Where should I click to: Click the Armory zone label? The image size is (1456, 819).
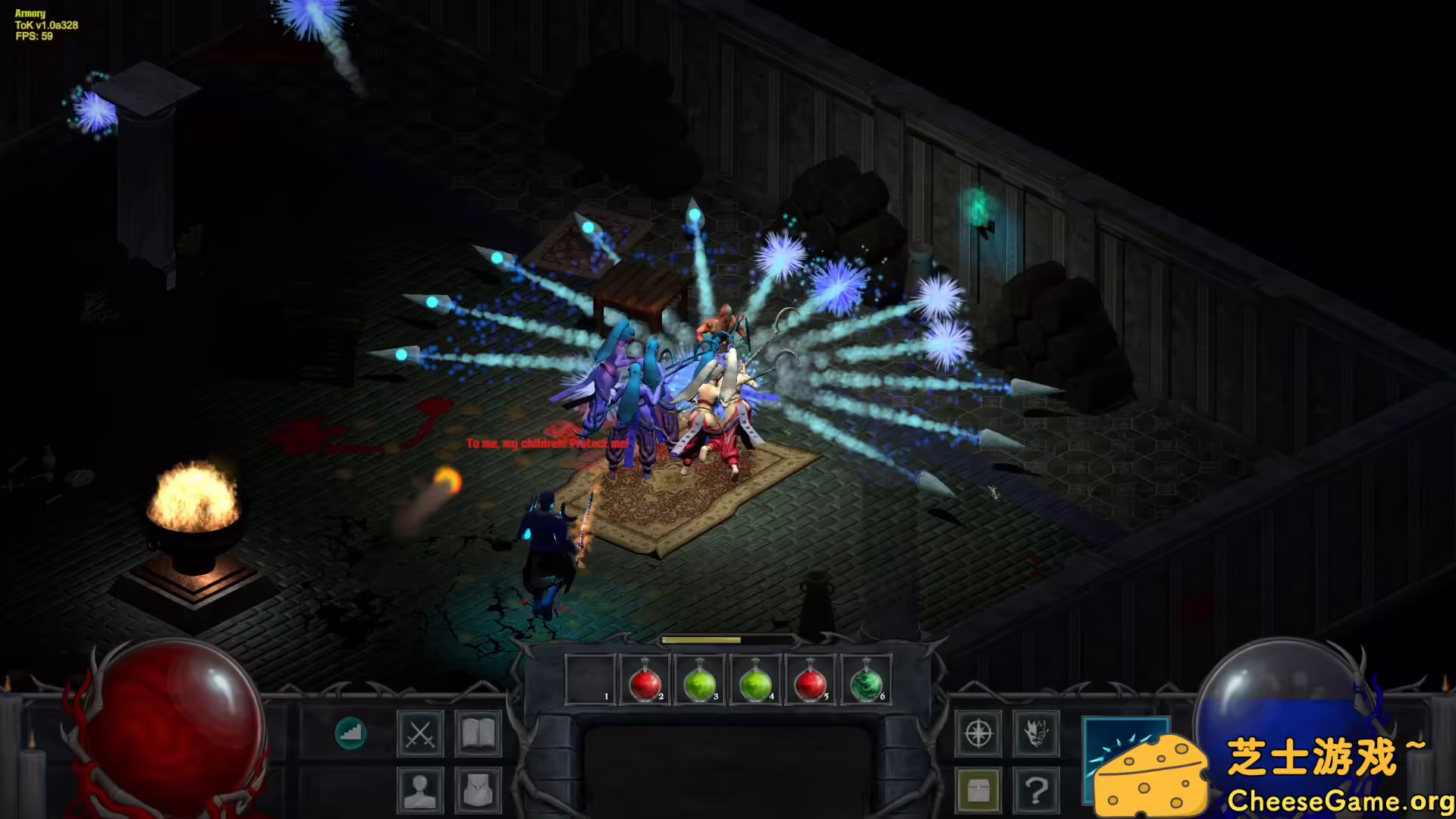pyautogui.click(x=28, y=13)
